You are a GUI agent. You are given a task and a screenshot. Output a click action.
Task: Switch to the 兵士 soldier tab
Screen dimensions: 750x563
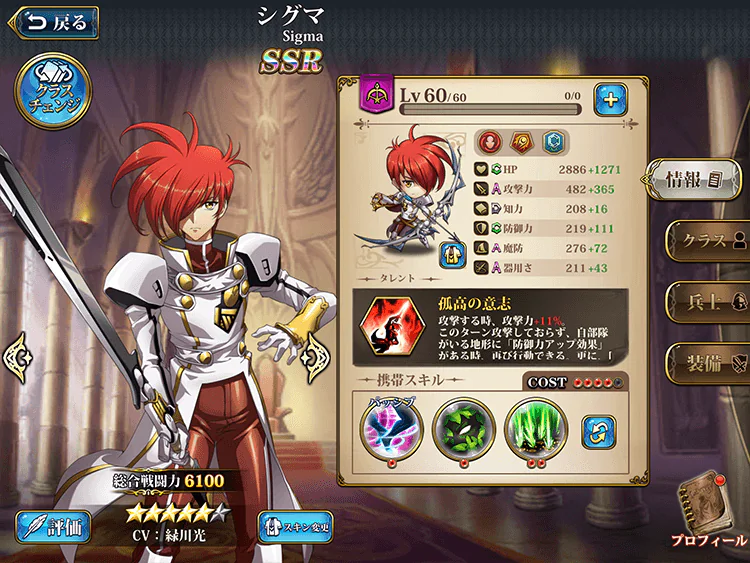[708, 300]
